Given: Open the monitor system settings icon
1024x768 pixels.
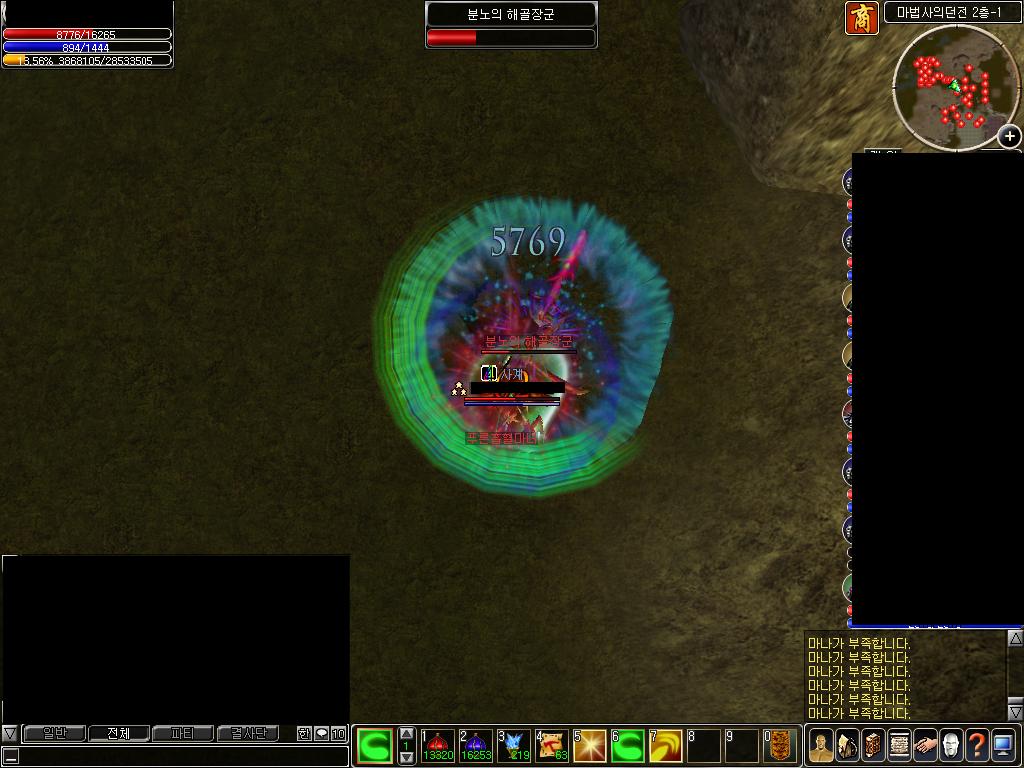Looking at the screenshot, I should (x=1003, y=745).
